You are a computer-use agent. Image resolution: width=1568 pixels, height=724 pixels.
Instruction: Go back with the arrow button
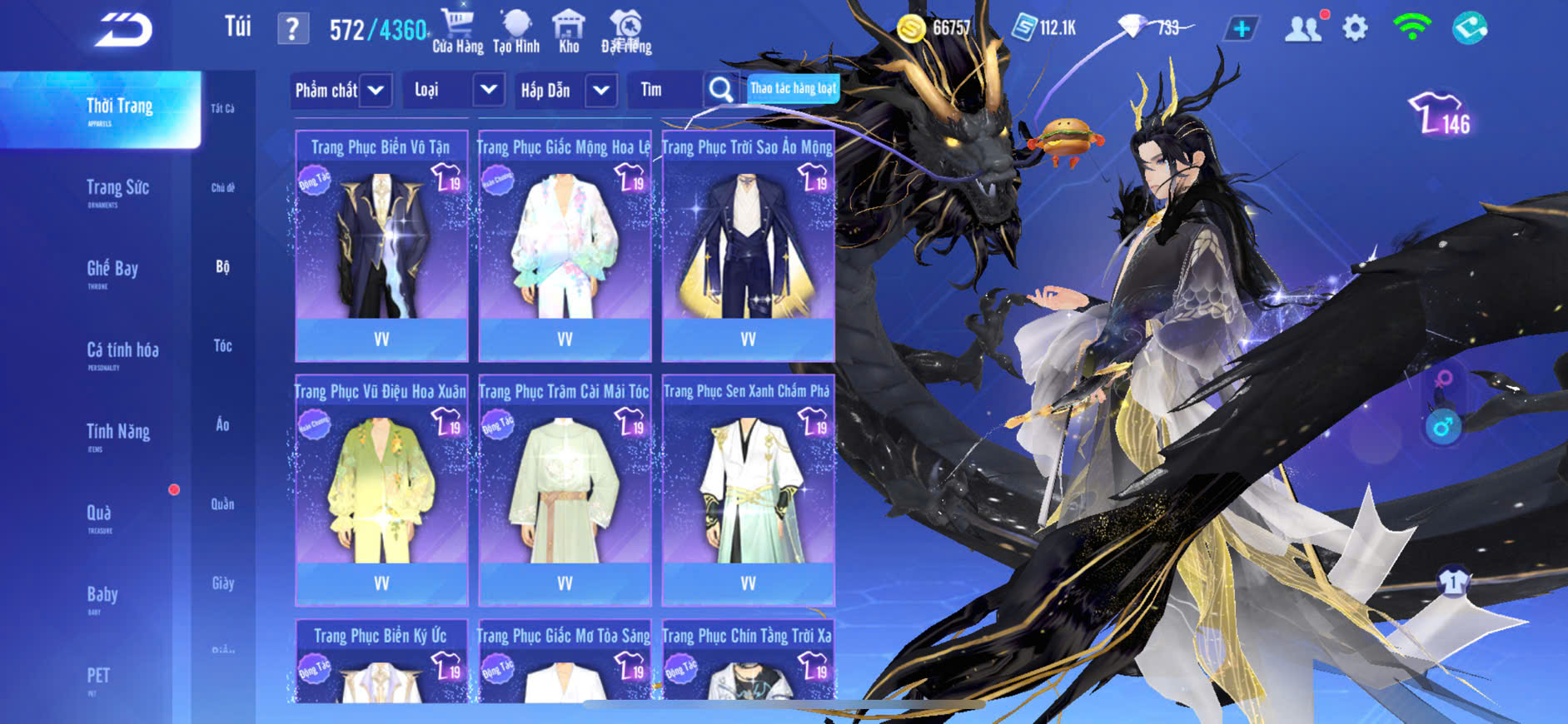[123, 30]
